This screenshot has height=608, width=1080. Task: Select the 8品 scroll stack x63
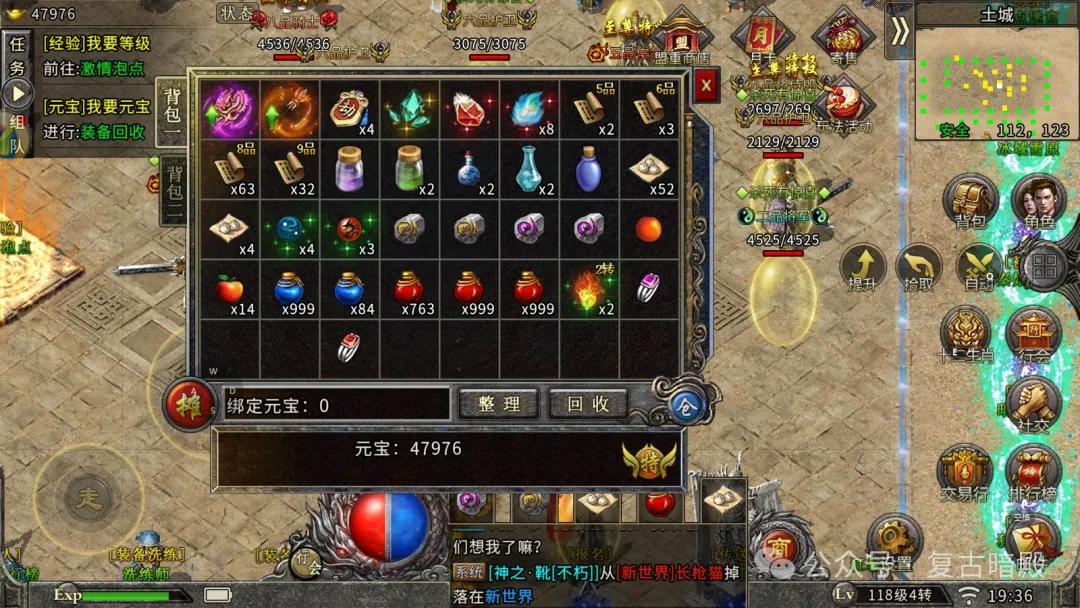click(x=230, y=170)
